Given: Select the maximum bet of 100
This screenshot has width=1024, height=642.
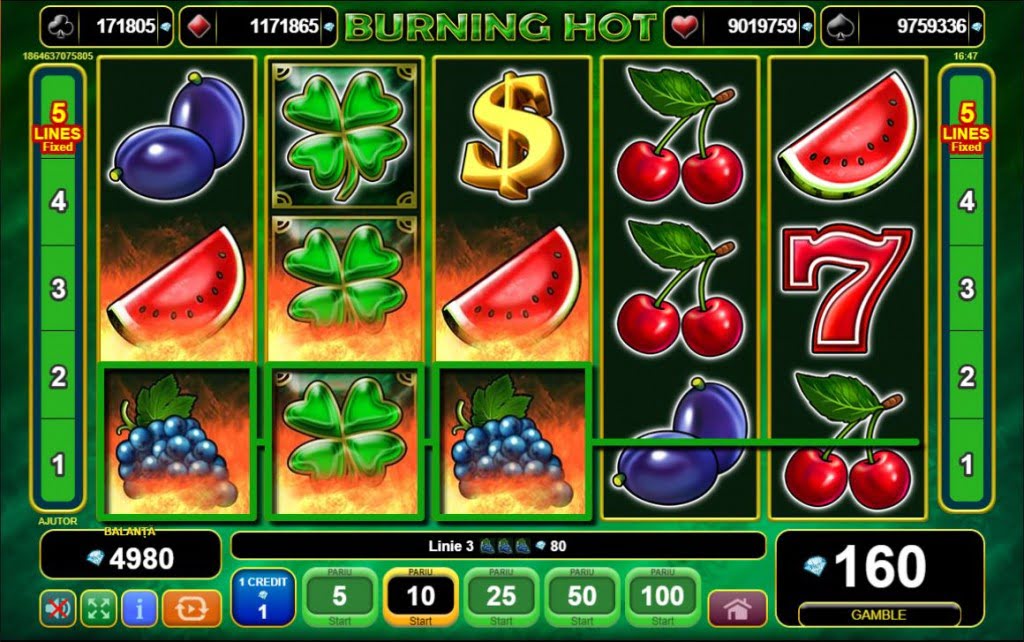Looking at the screenshot, I should point(663,598).
